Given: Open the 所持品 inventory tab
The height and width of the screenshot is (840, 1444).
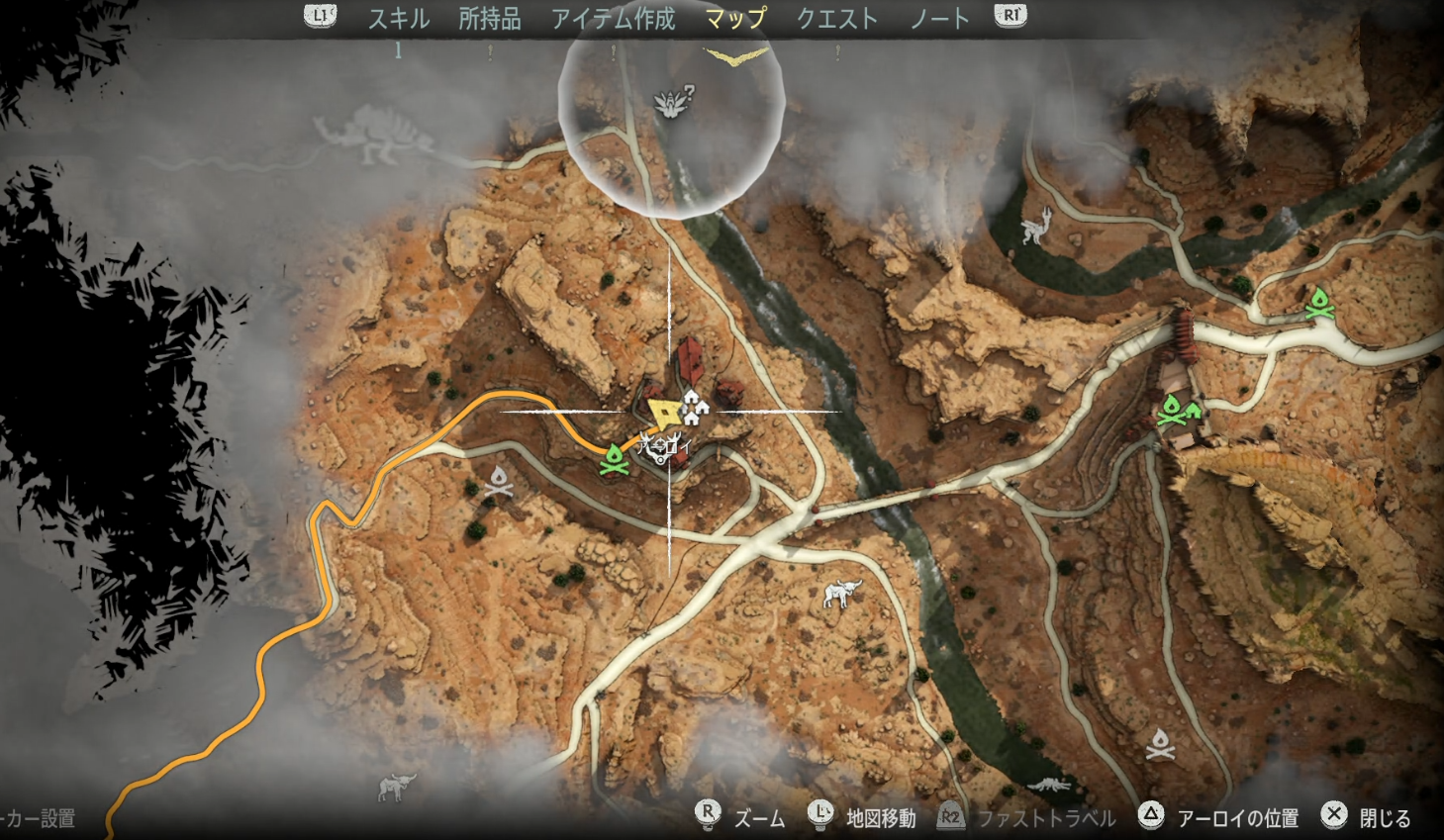Looking at the screenshot, I should coord(490,19).
